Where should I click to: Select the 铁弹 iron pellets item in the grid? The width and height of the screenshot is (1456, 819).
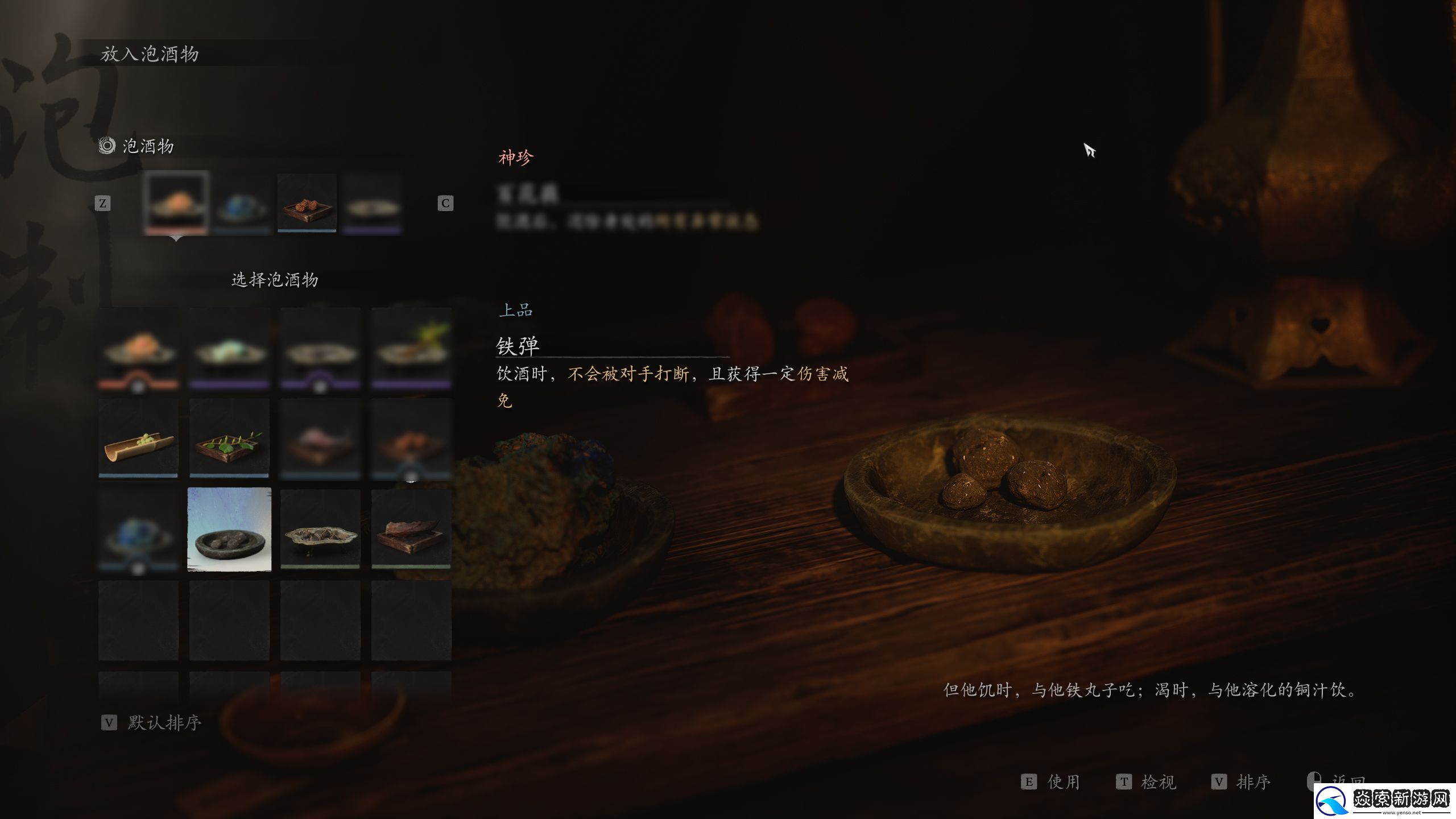229,529
